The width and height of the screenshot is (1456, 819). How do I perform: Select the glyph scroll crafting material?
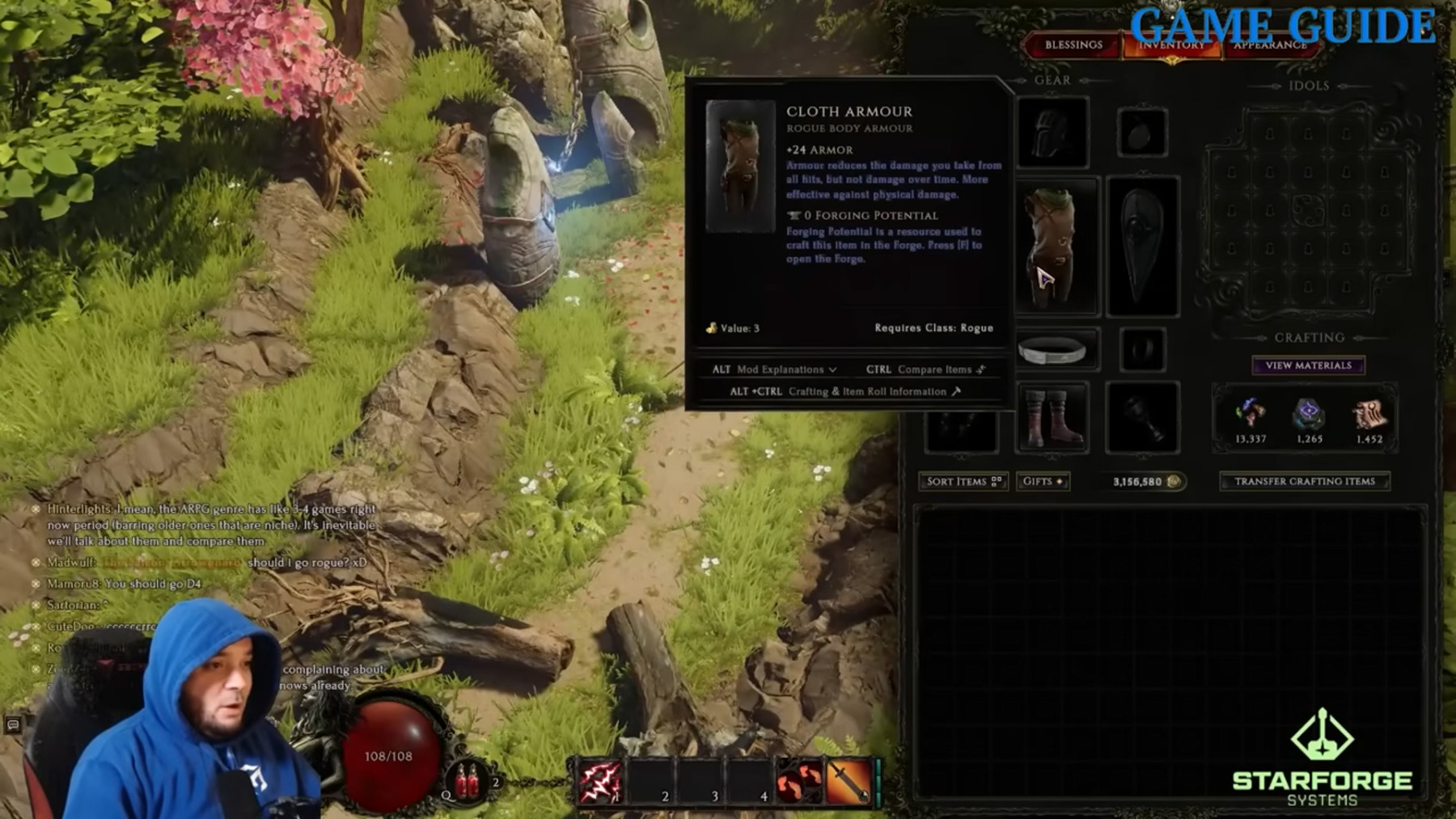click(x=1369, y=414)
